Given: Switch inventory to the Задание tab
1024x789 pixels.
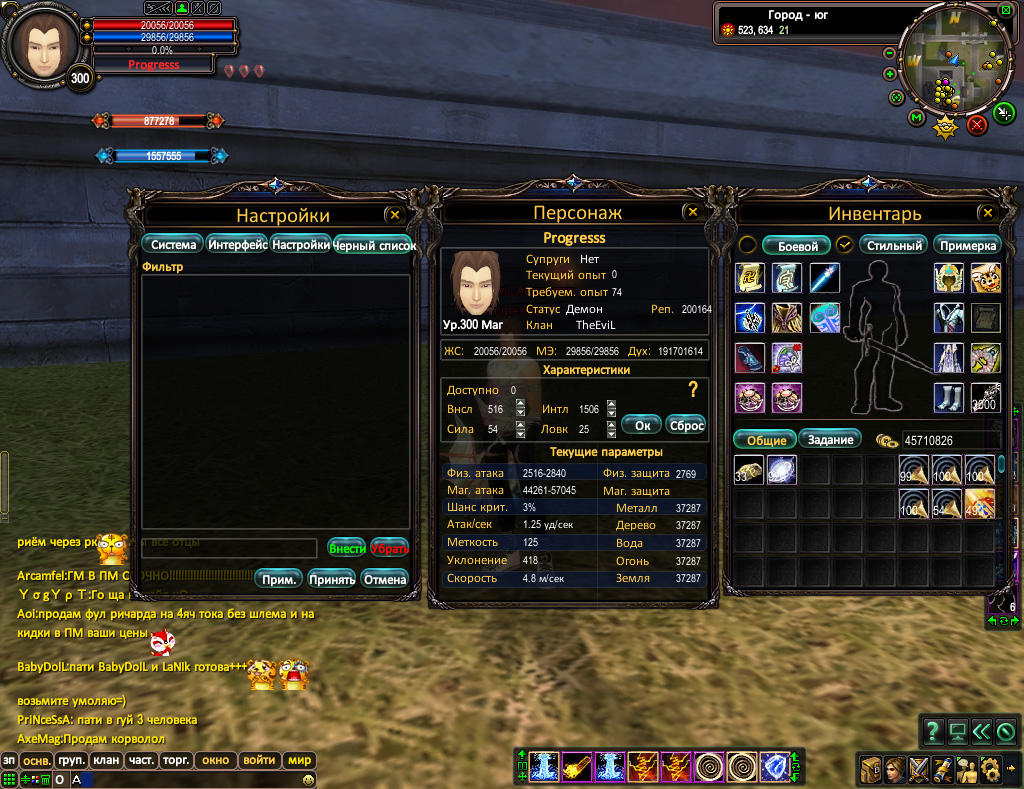Looking at the screenshot, I should pyautogui.click(x=830, y=439).
